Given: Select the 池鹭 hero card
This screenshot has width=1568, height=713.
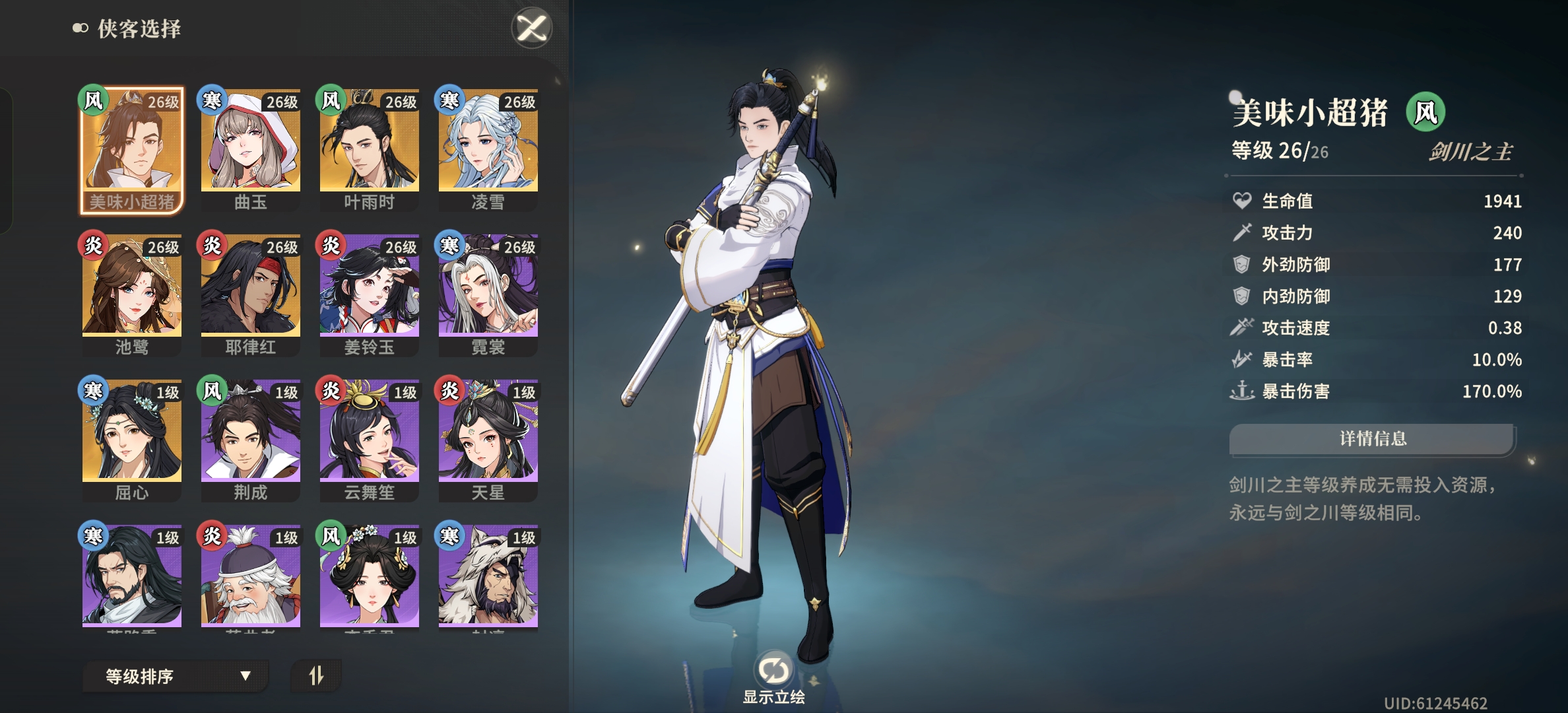Looking at the screenshot, I should coord(131,294).
